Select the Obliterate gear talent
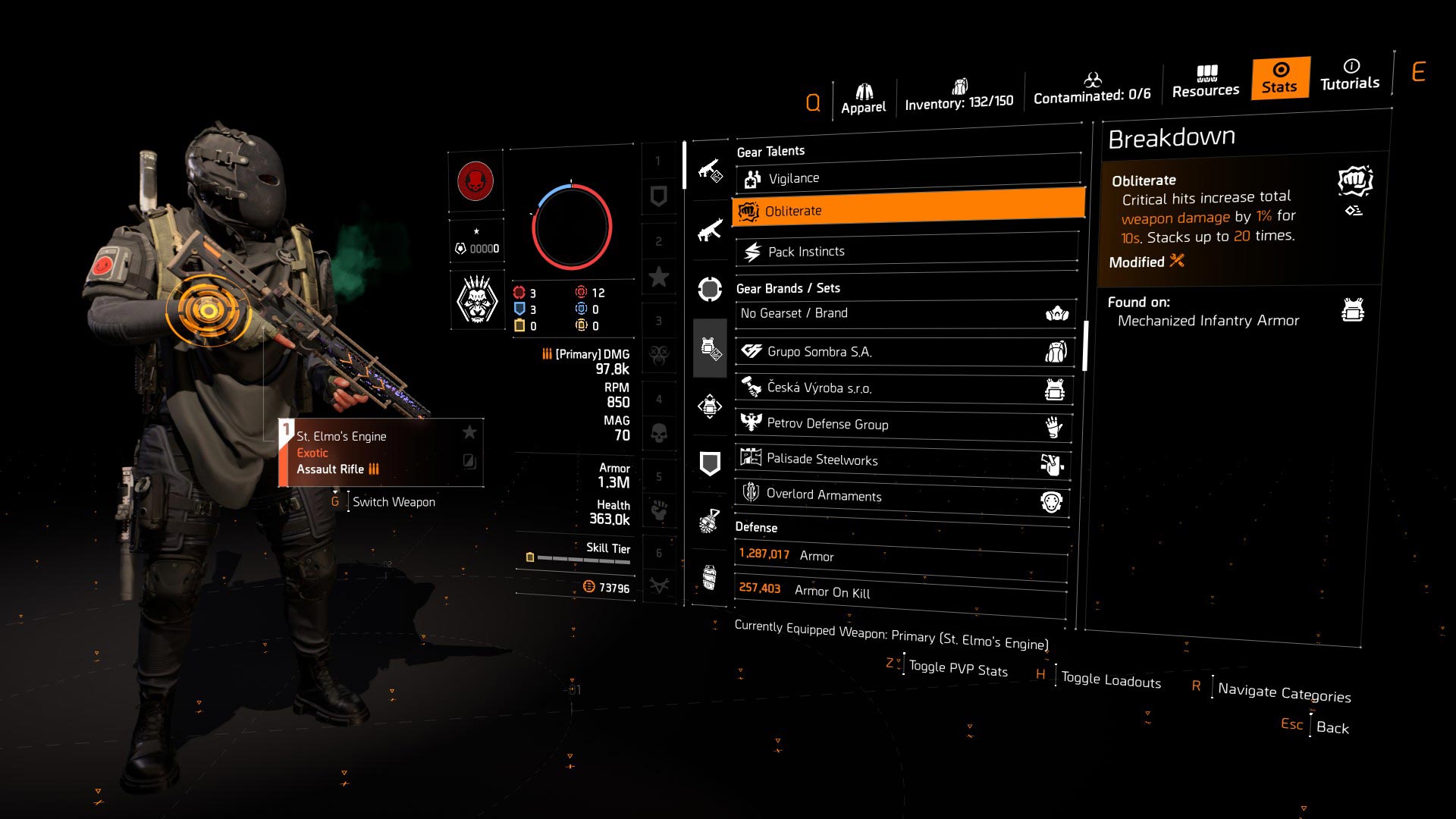Viewport: 1456px width, 819px height. point(906,211)
